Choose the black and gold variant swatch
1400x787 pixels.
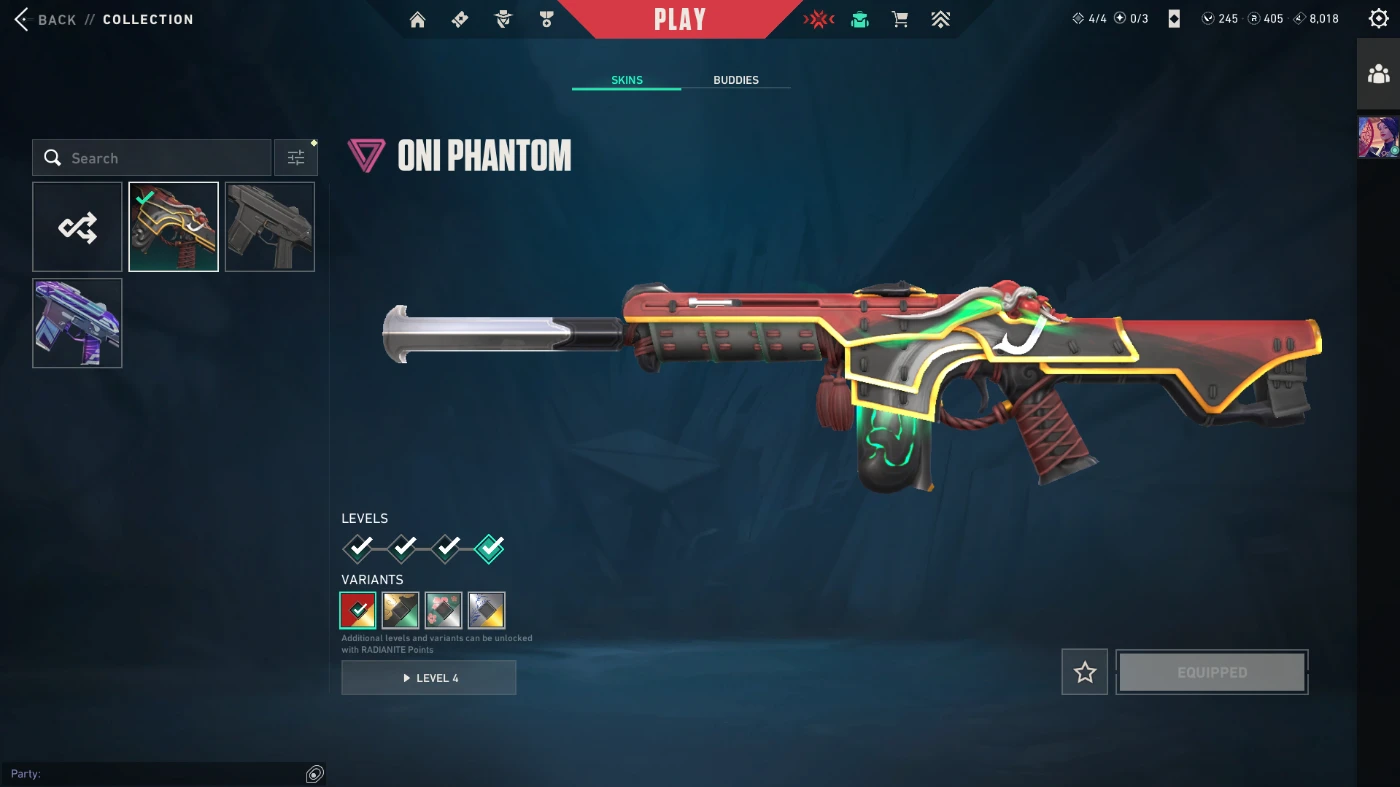[401, 610]
